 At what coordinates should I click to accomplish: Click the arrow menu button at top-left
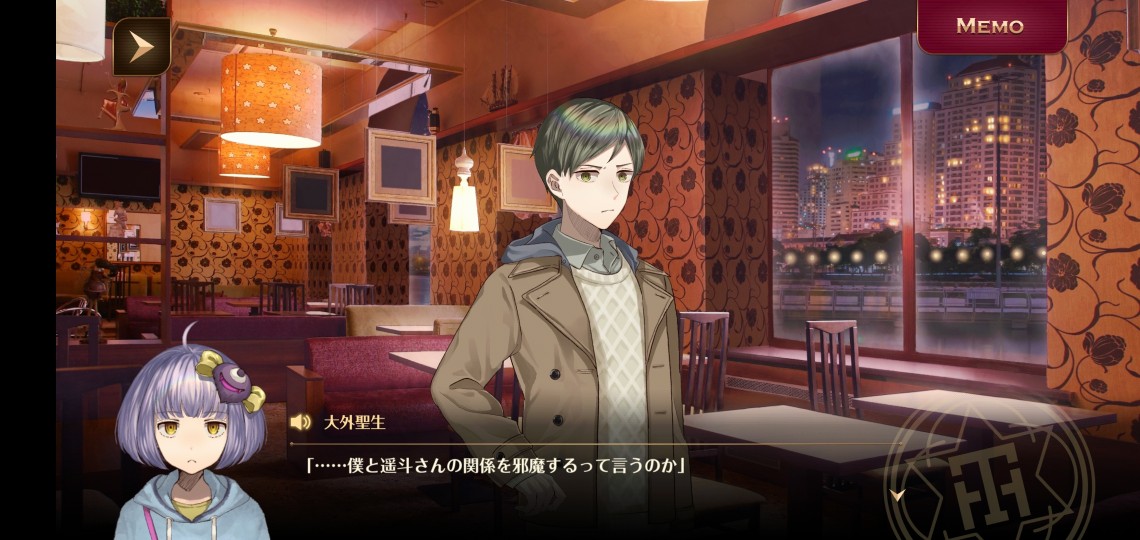point(141,46)
